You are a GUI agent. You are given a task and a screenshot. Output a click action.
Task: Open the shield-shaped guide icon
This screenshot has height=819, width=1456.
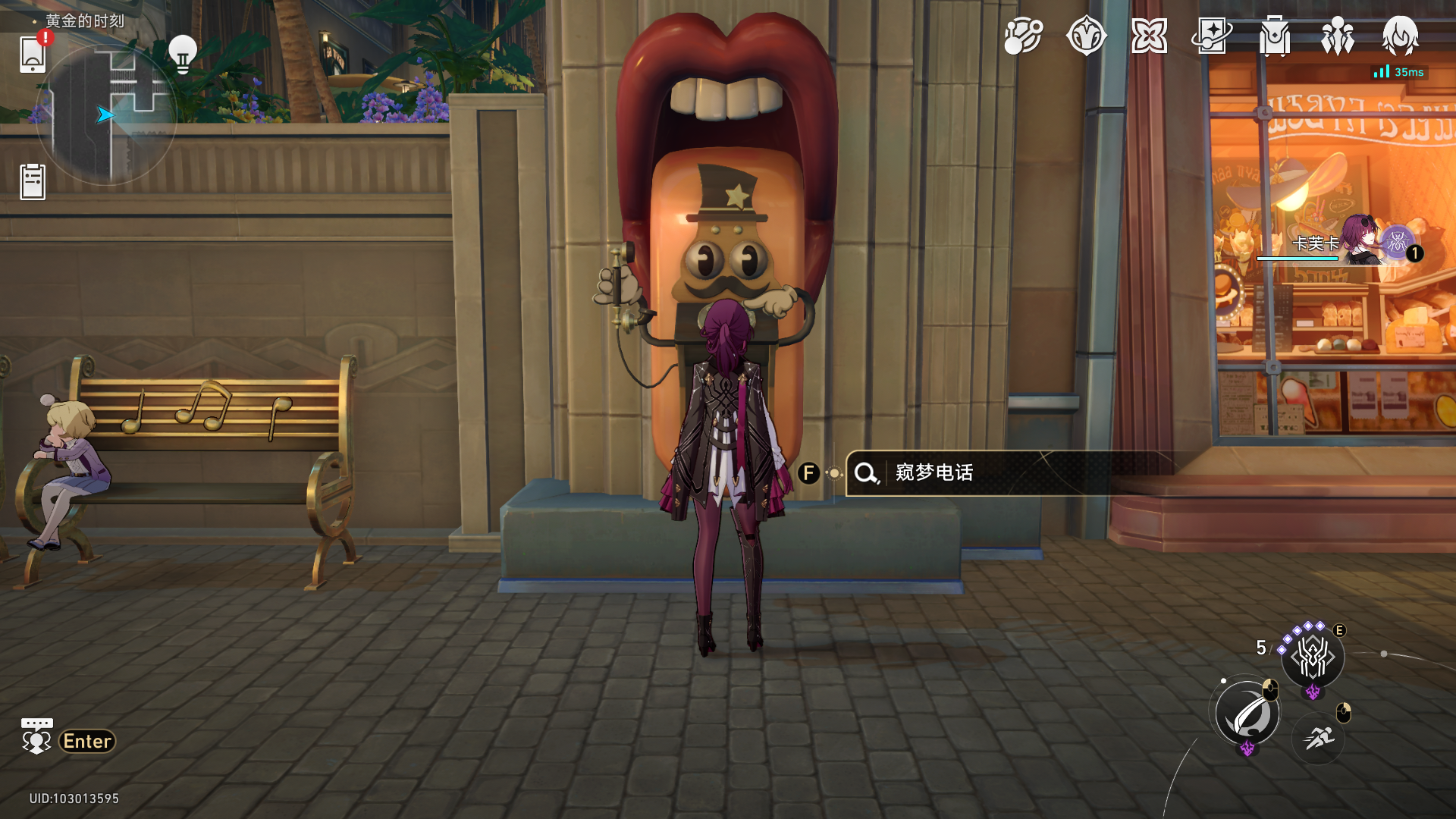click(1086, 36)
